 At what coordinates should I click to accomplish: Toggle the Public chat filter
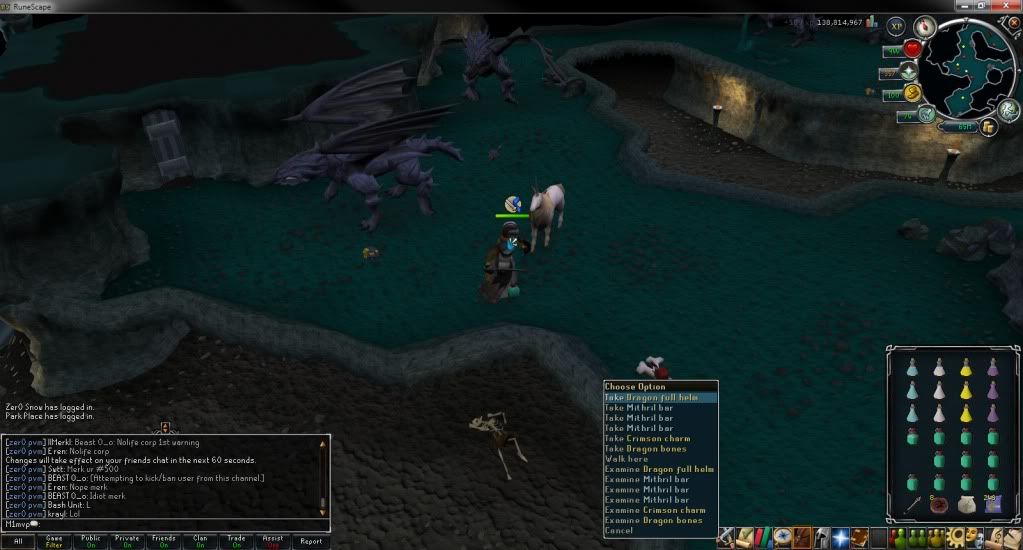click(91, 541)
